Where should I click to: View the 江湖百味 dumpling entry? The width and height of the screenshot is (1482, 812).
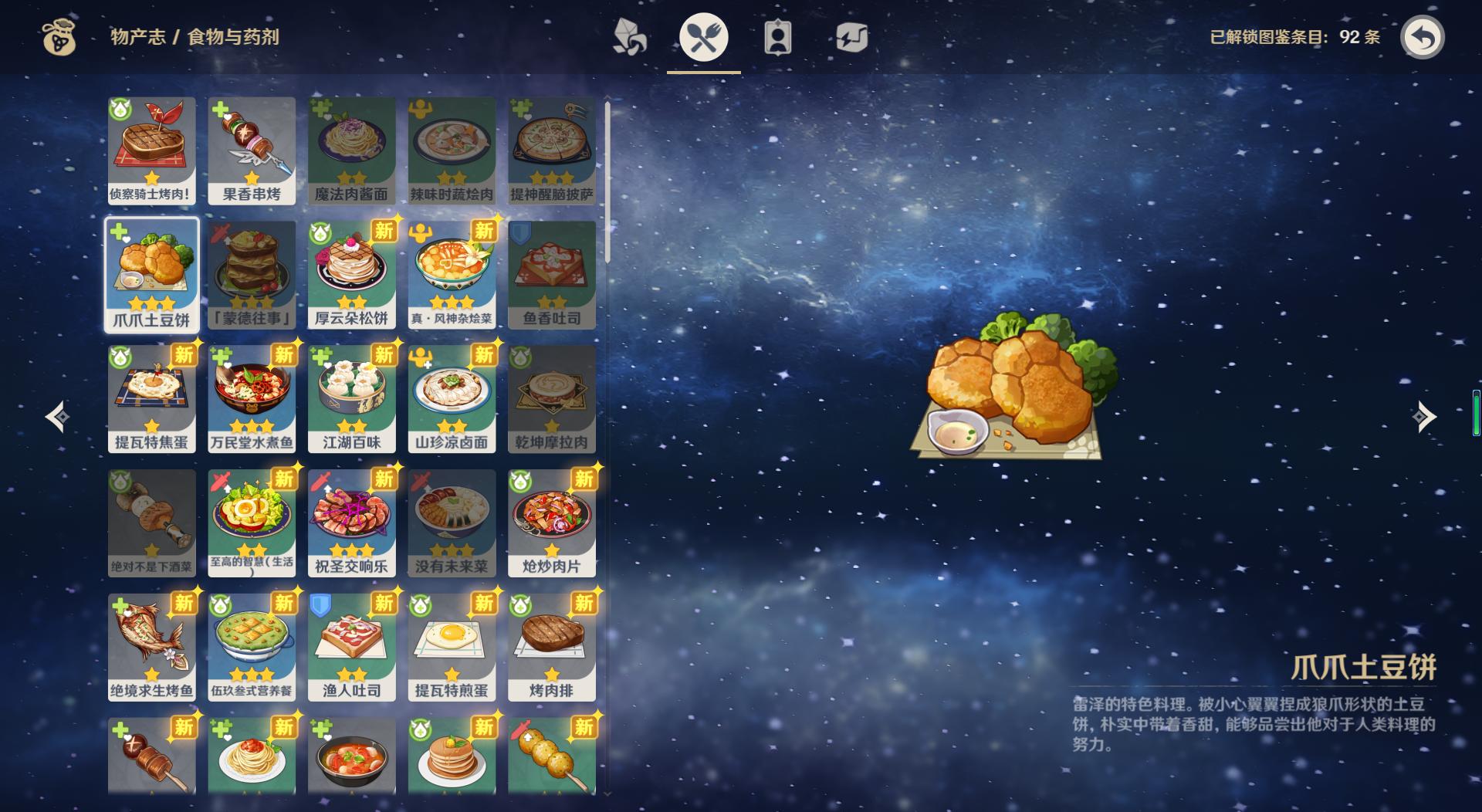click(x=352, y=398)
